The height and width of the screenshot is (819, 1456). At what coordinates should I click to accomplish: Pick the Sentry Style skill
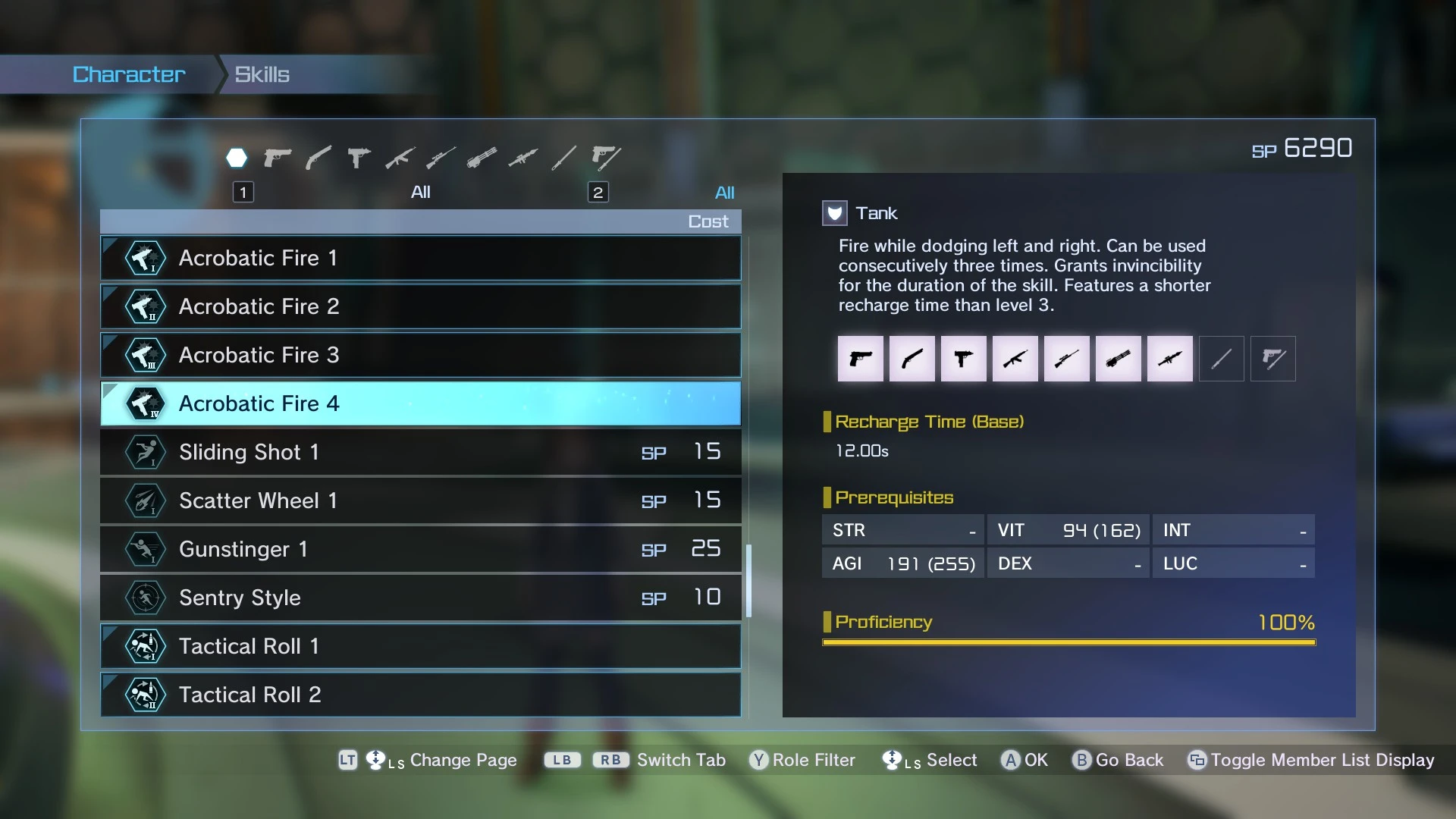click(x=420, y=598)
